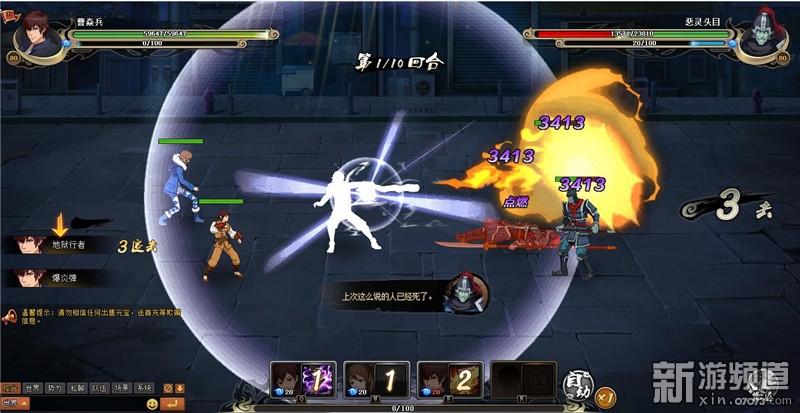The height and width of the screenshot is (413, 800).
Task: Click the enemy boss portrait 恶灵头目
Action: (761, 38)
